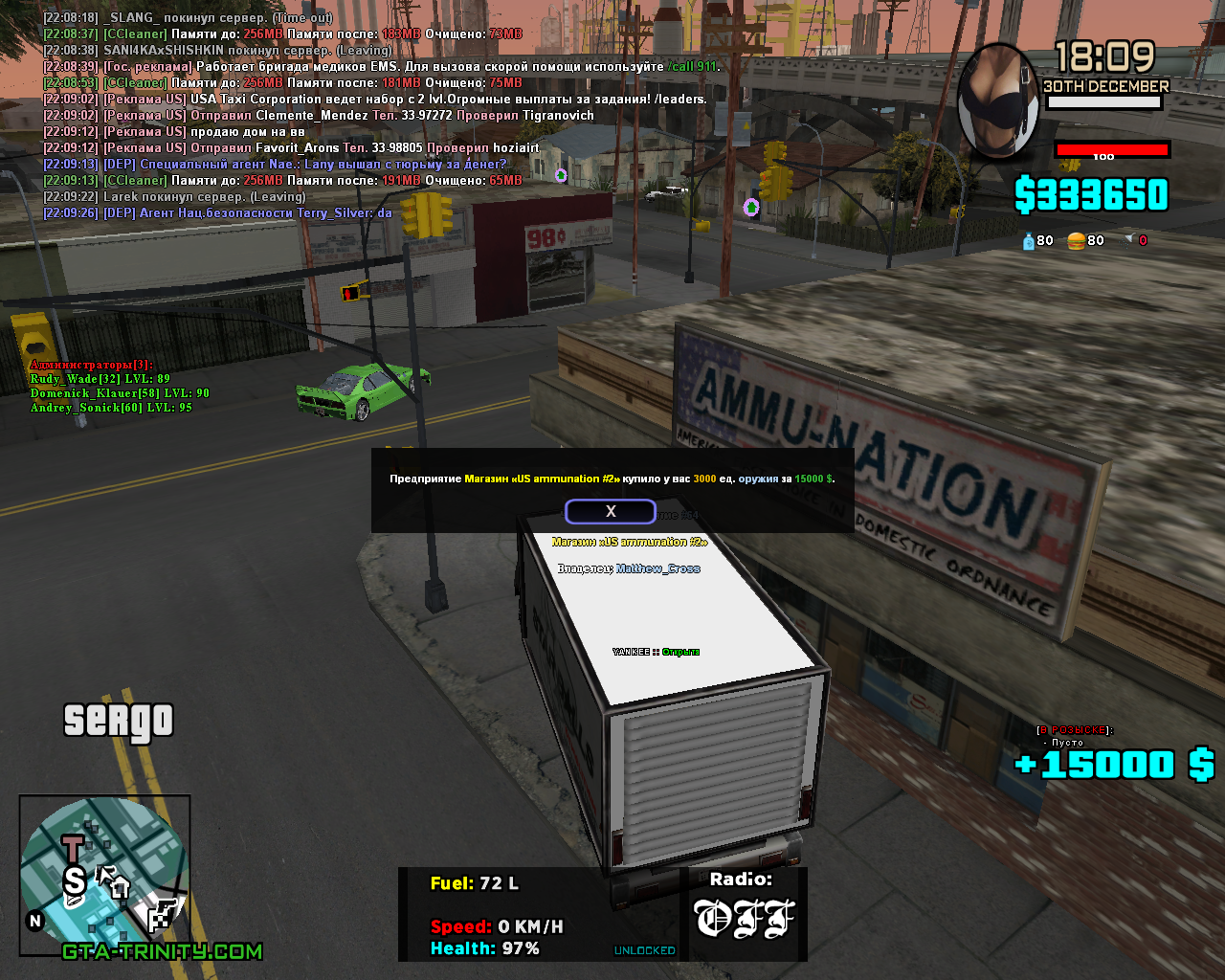The height and width of the screenshot is (980, 1225).
Task: Click the character portrait weapon icon
Action: pyautogui.click(x=997, y=100)
